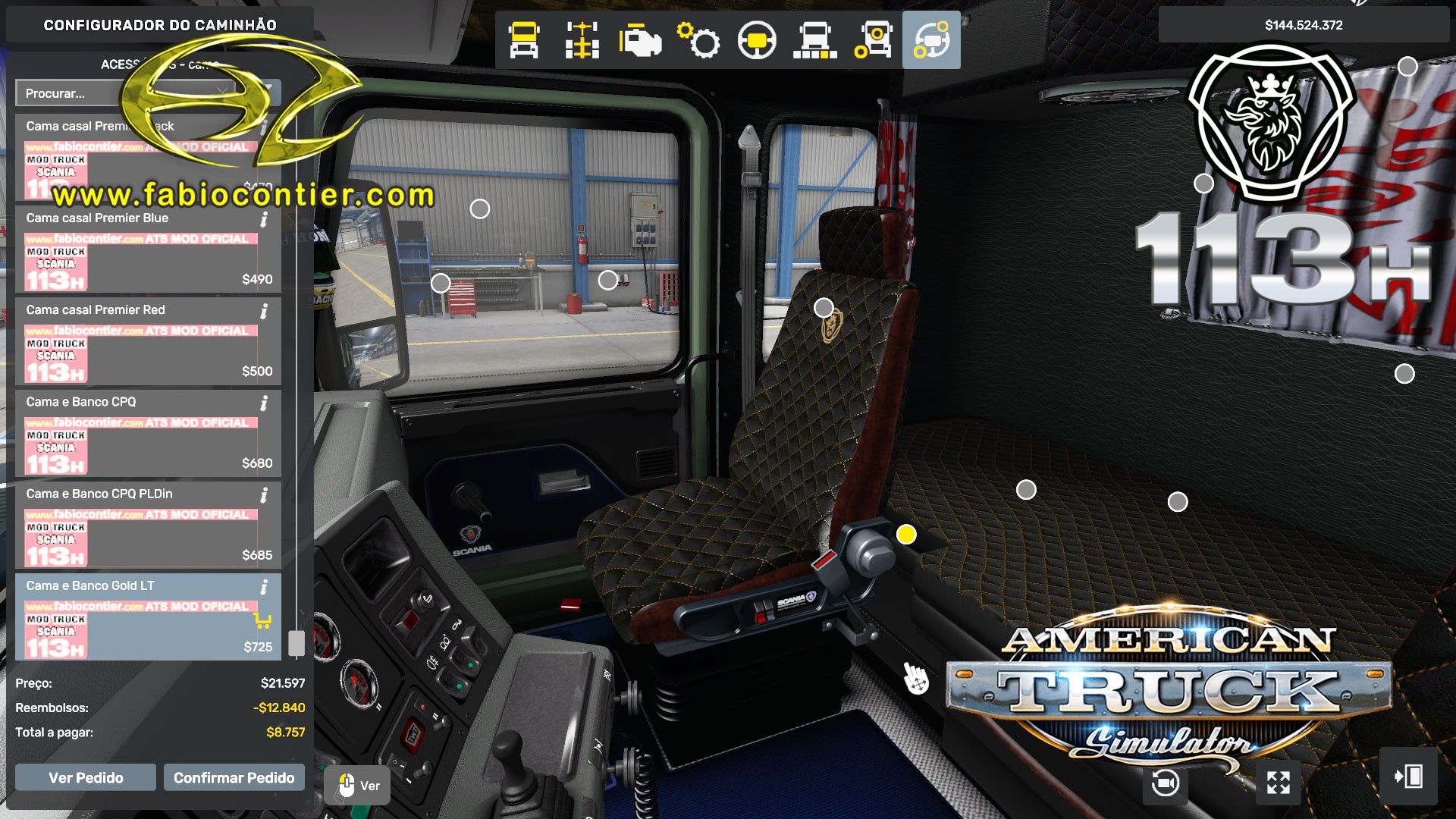The image size is (1456, 819).
Task: Open the engine configuration icon
Action: coord(641,41)
